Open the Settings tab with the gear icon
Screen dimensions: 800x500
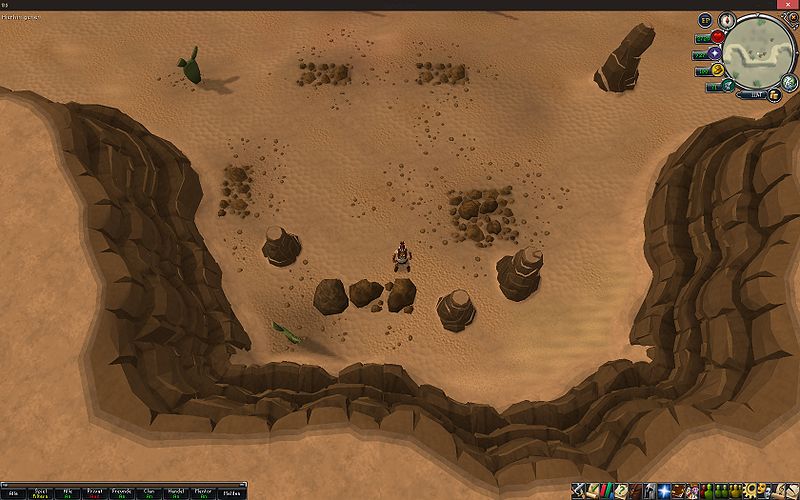(749, 490)
